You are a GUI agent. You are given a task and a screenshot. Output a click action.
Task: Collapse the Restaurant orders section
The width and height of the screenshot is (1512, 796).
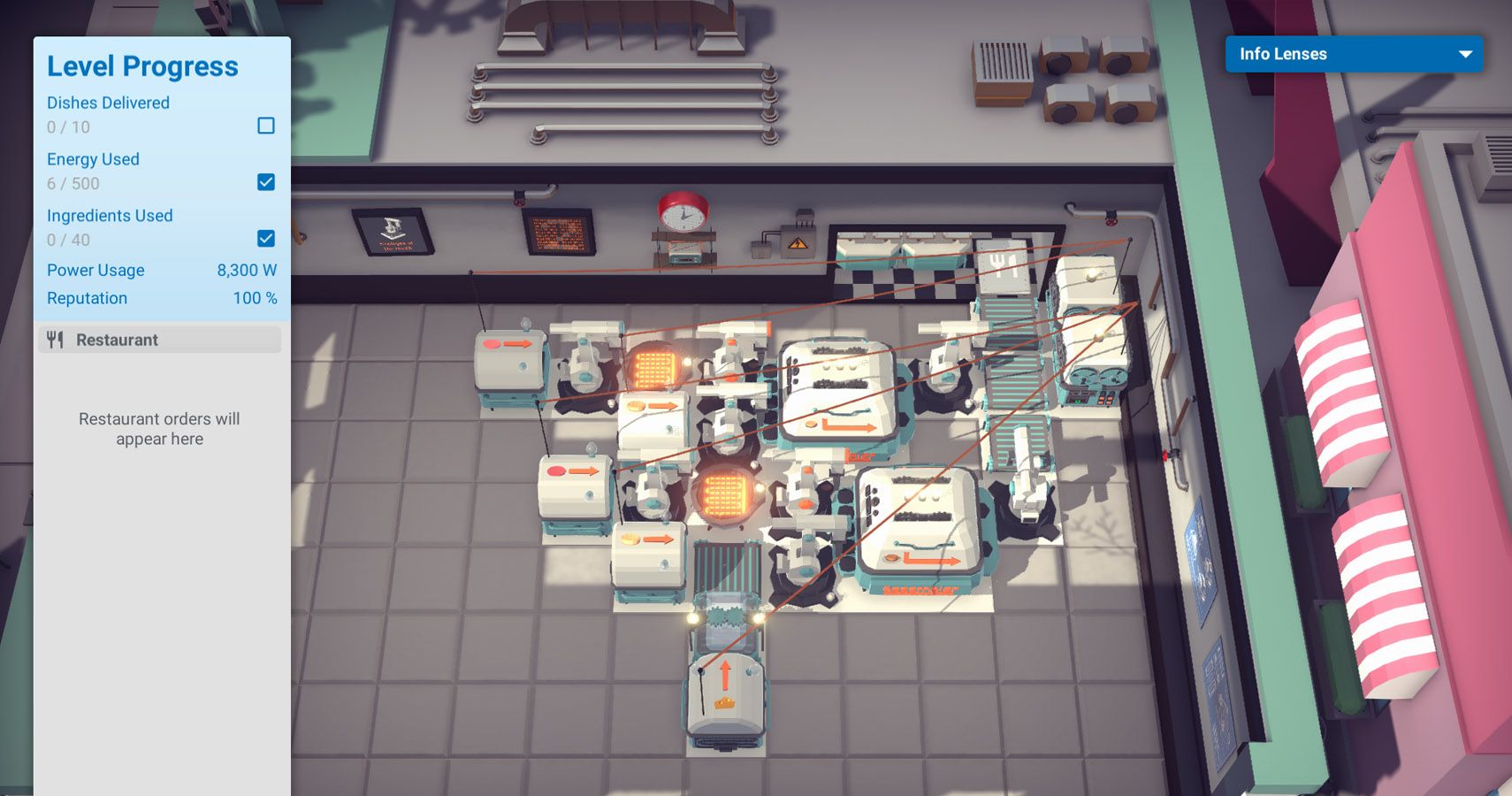[x=159, y=340]
